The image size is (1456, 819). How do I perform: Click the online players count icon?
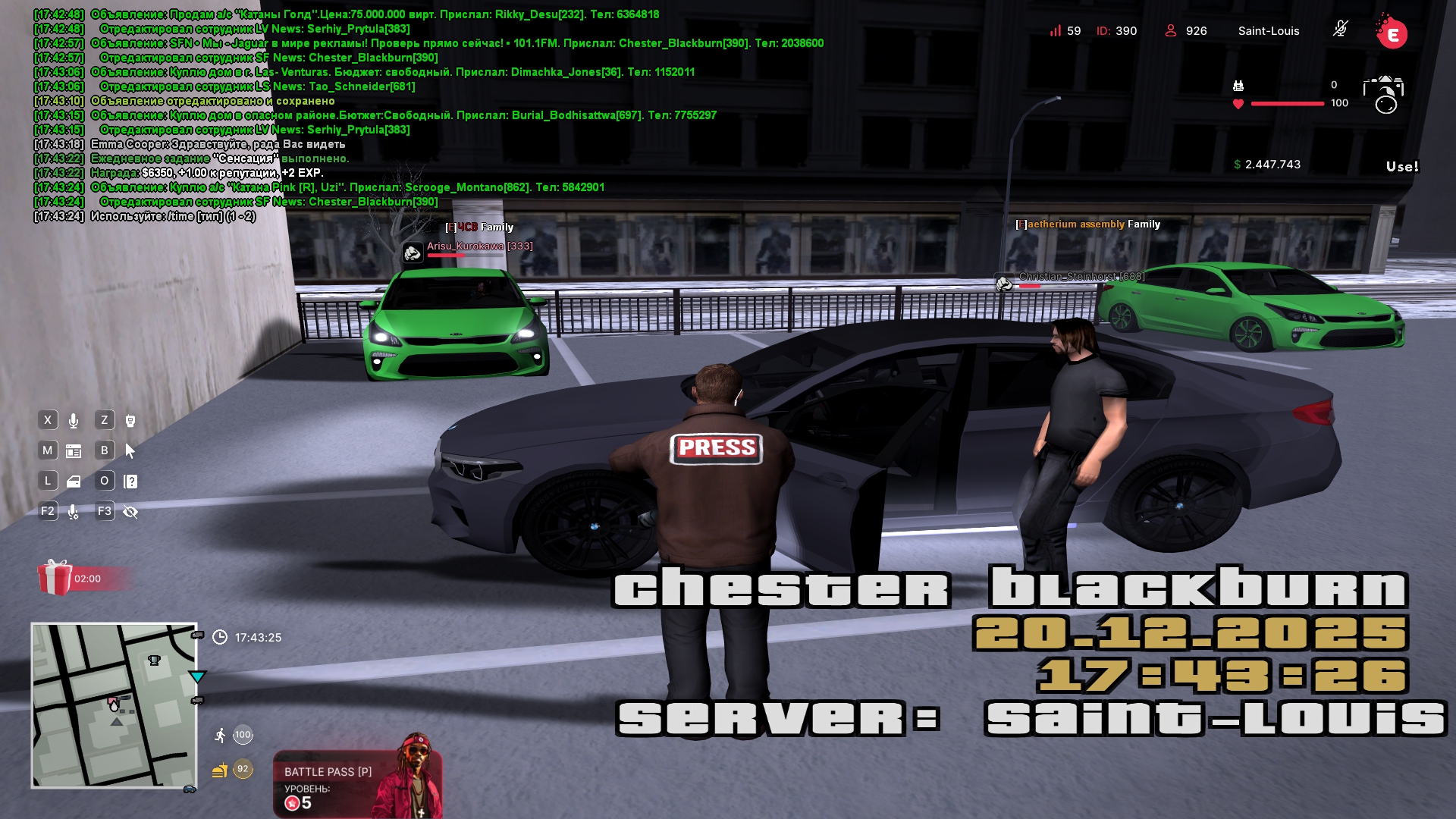[1170, 31]
